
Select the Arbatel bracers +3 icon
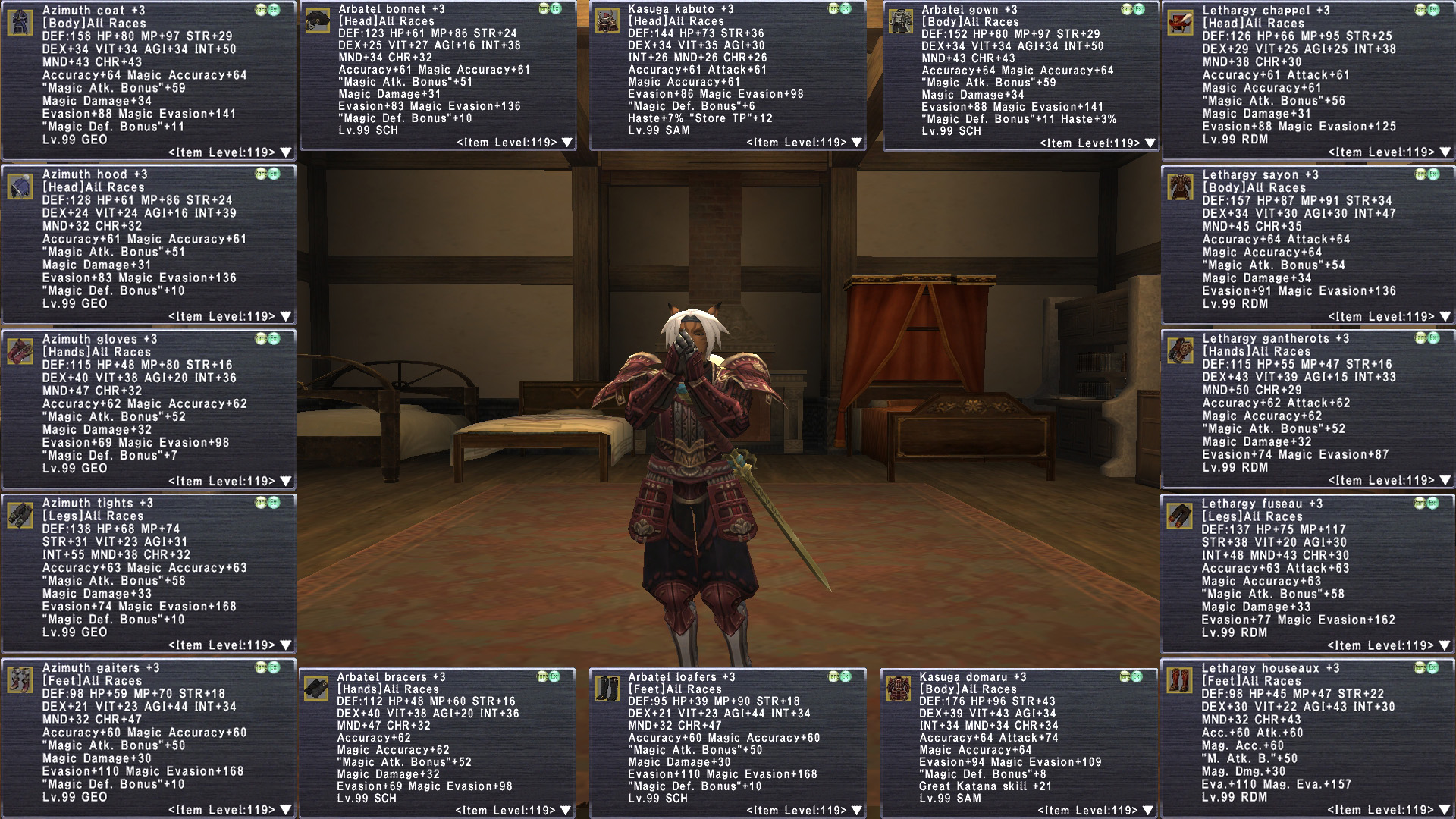[315, 689]
